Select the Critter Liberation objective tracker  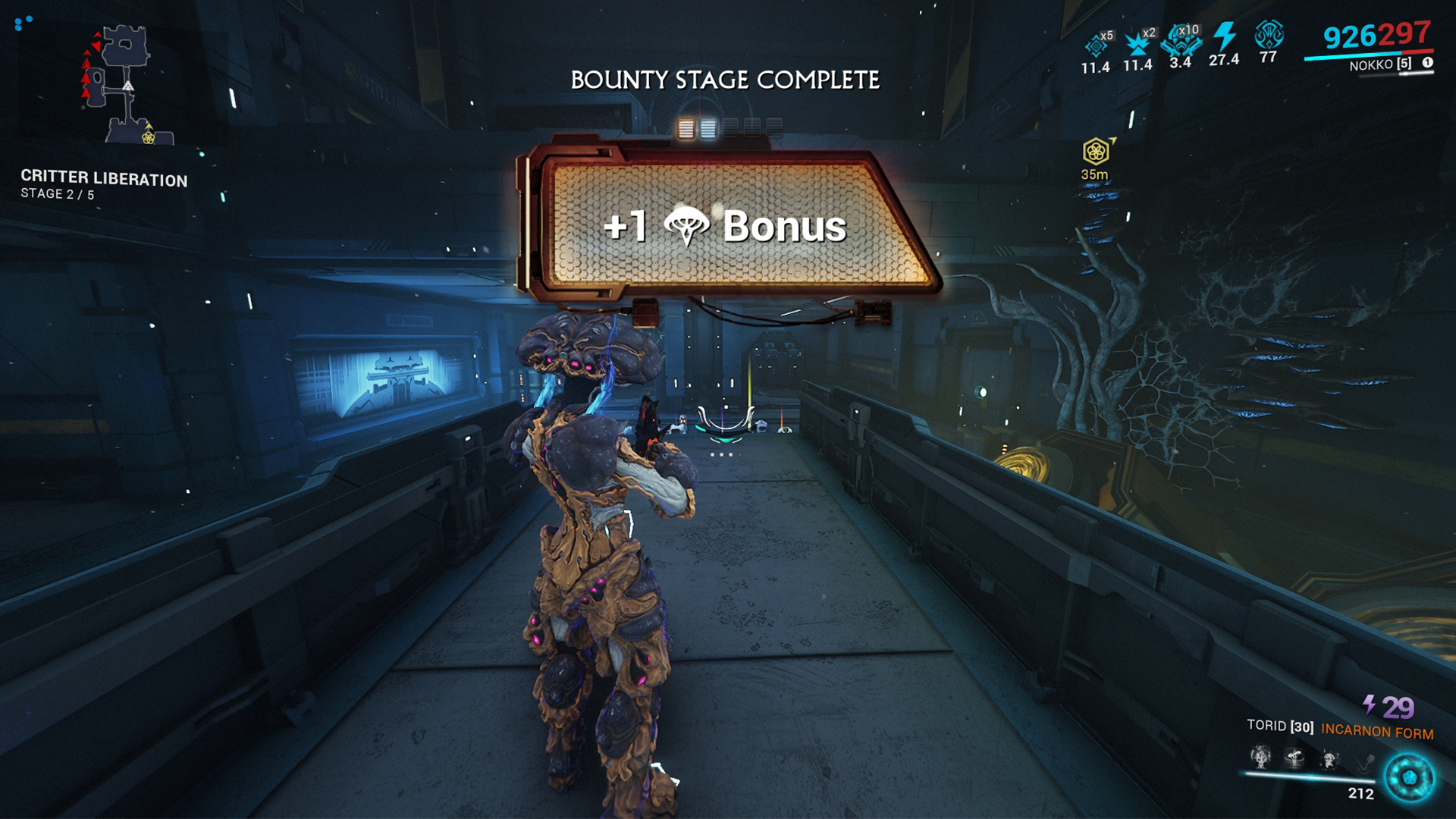click(104, 185)
